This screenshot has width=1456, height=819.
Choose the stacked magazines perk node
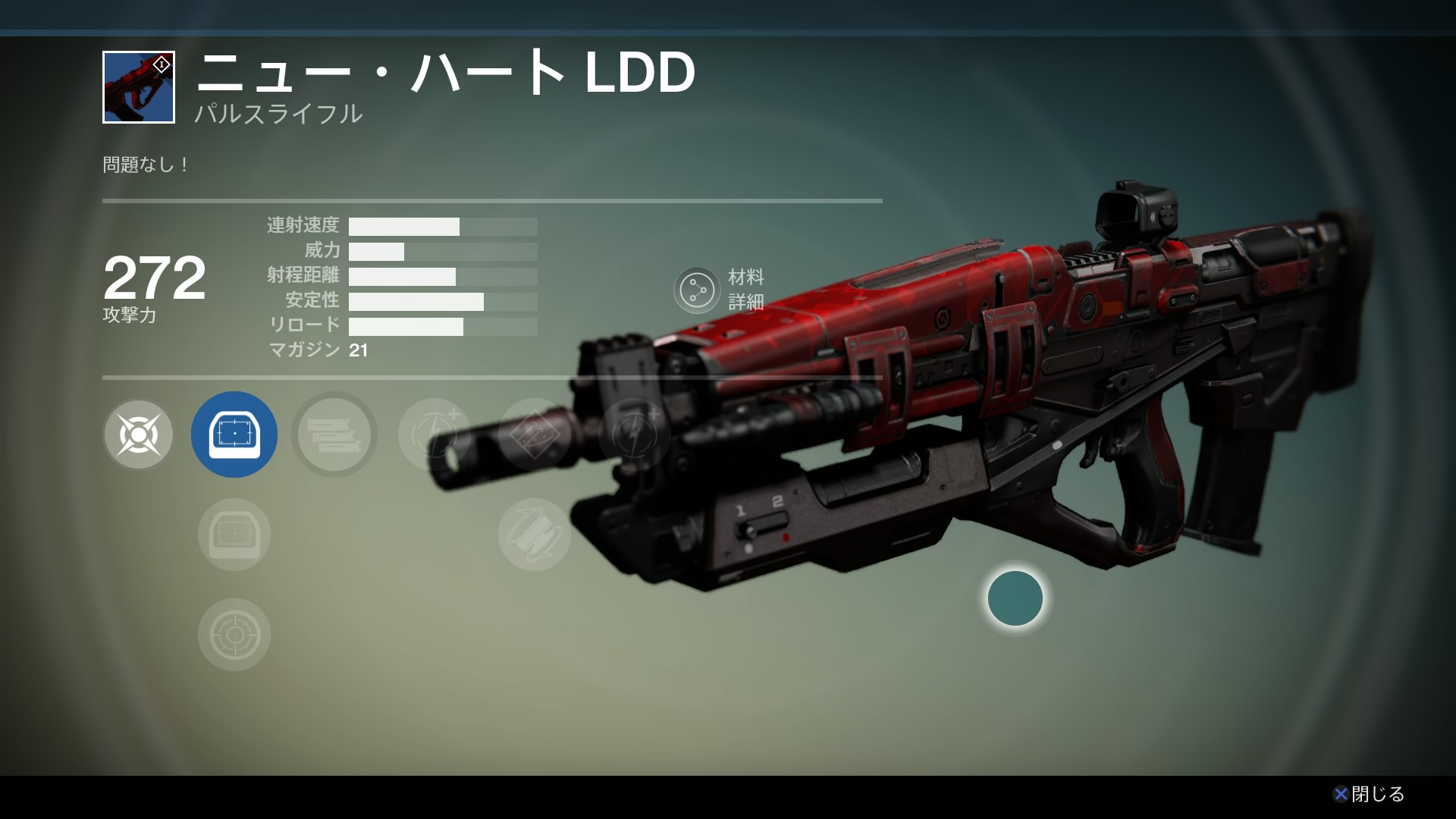point(334,435)
